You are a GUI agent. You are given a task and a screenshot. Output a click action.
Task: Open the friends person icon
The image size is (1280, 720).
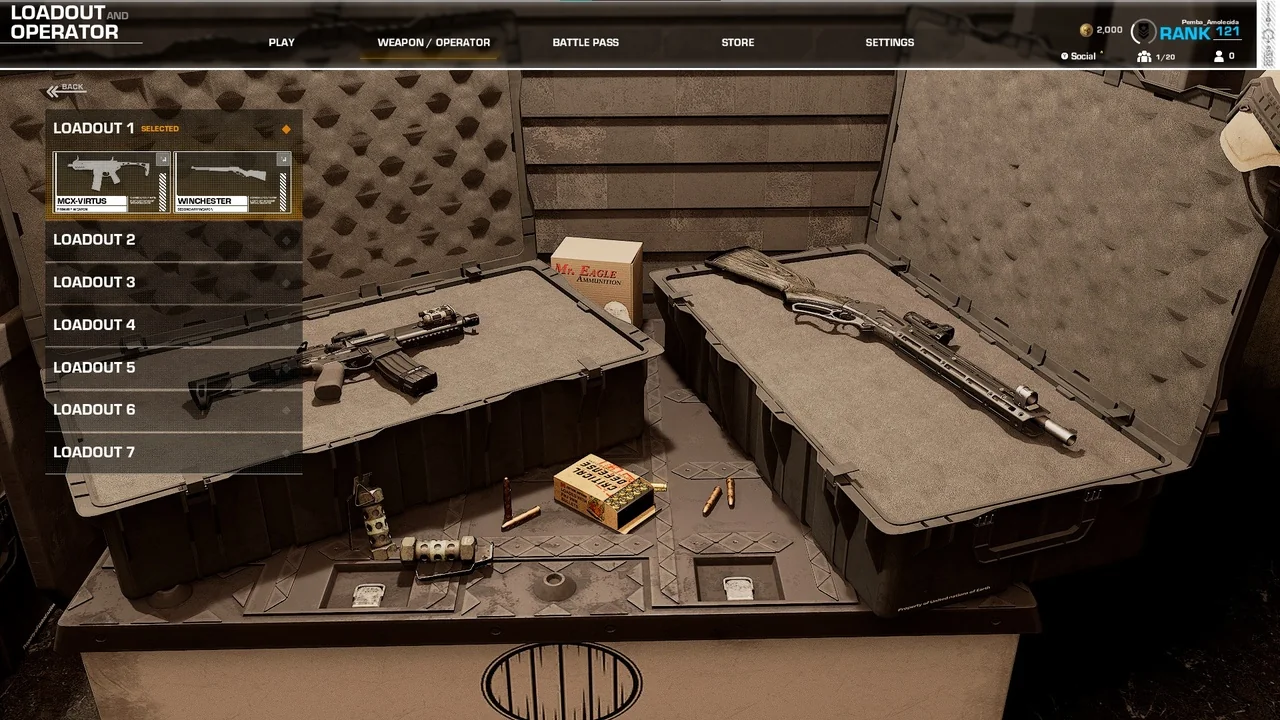click(x=1219, y=57)
